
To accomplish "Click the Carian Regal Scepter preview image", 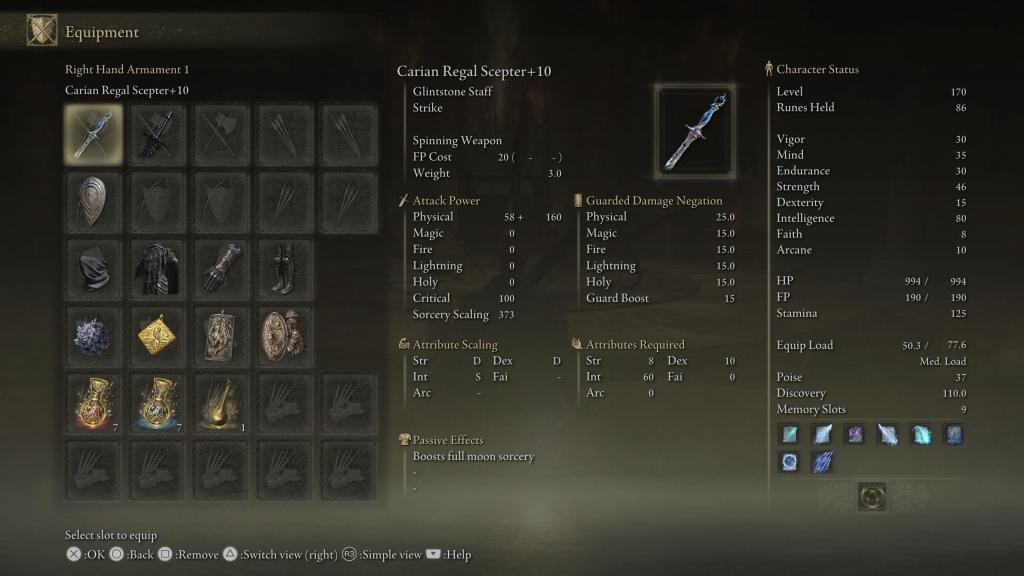I will click(695, 129).
